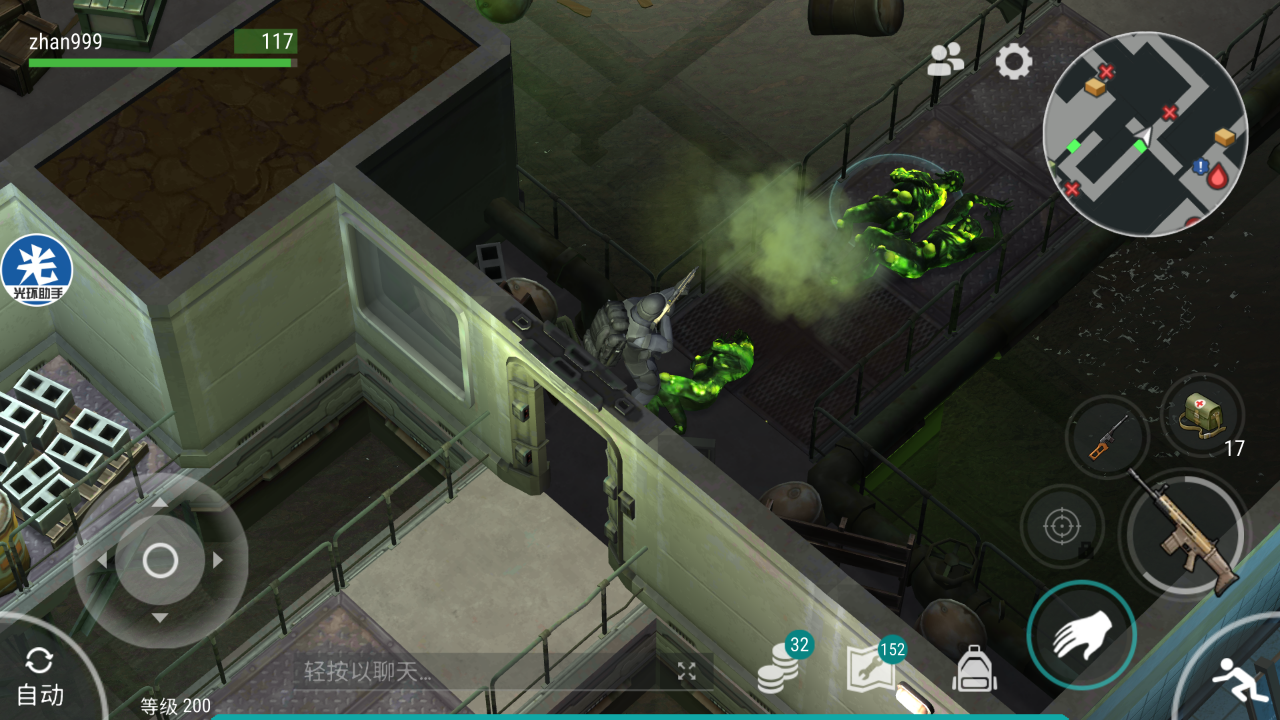Tap the virtual joystick center

[160, 561]
